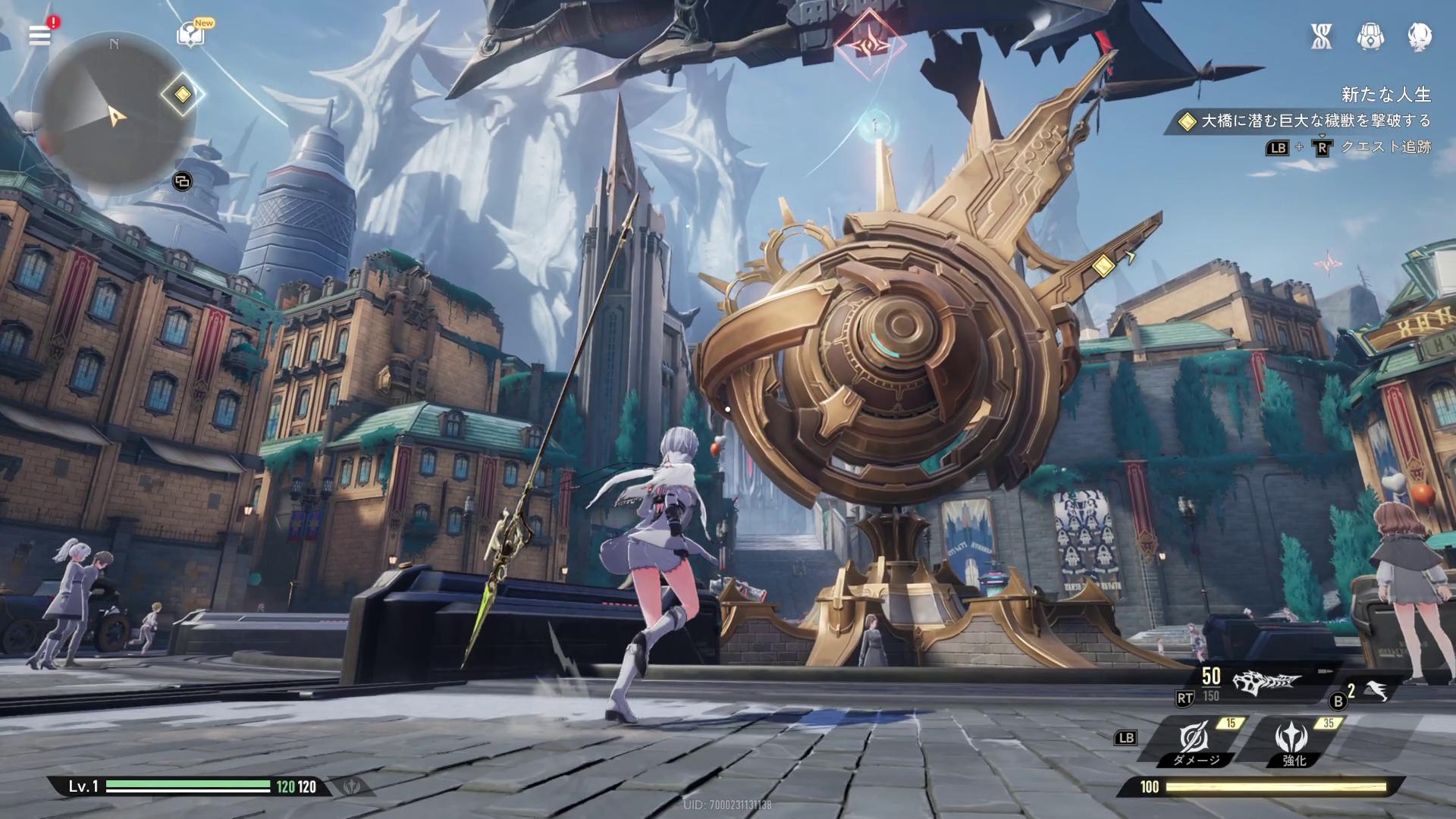Viewport: 1456px width, 819px height.
Task: Click the overlapping-windows icon below the minimap
Action: click(x=182, y=181)
